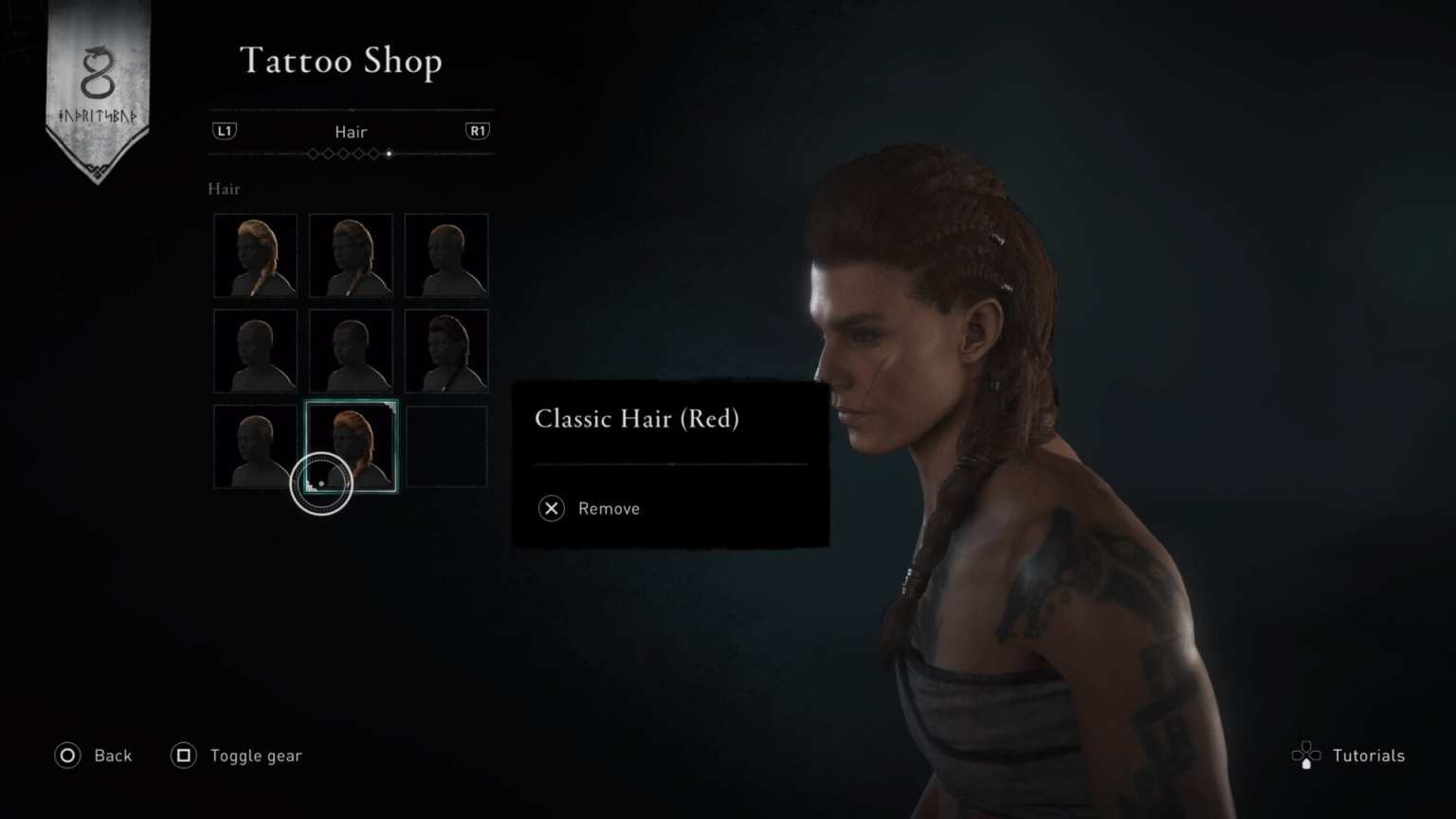The image size is (1456, 819).
Task: Click the Hair section header label
Action: (224, 189)
